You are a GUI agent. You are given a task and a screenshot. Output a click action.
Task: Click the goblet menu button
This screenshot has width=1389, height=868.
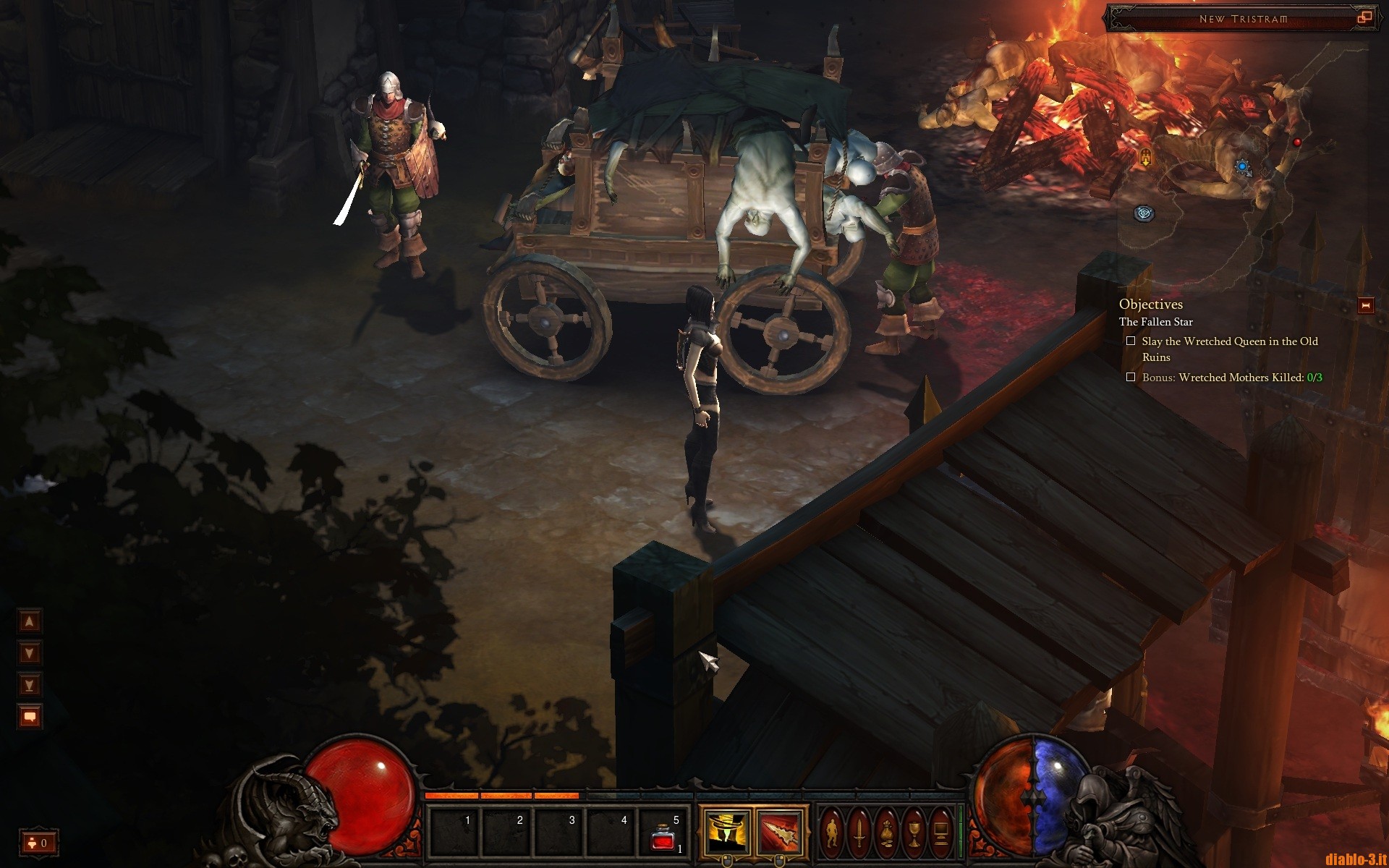click(914, 832)
